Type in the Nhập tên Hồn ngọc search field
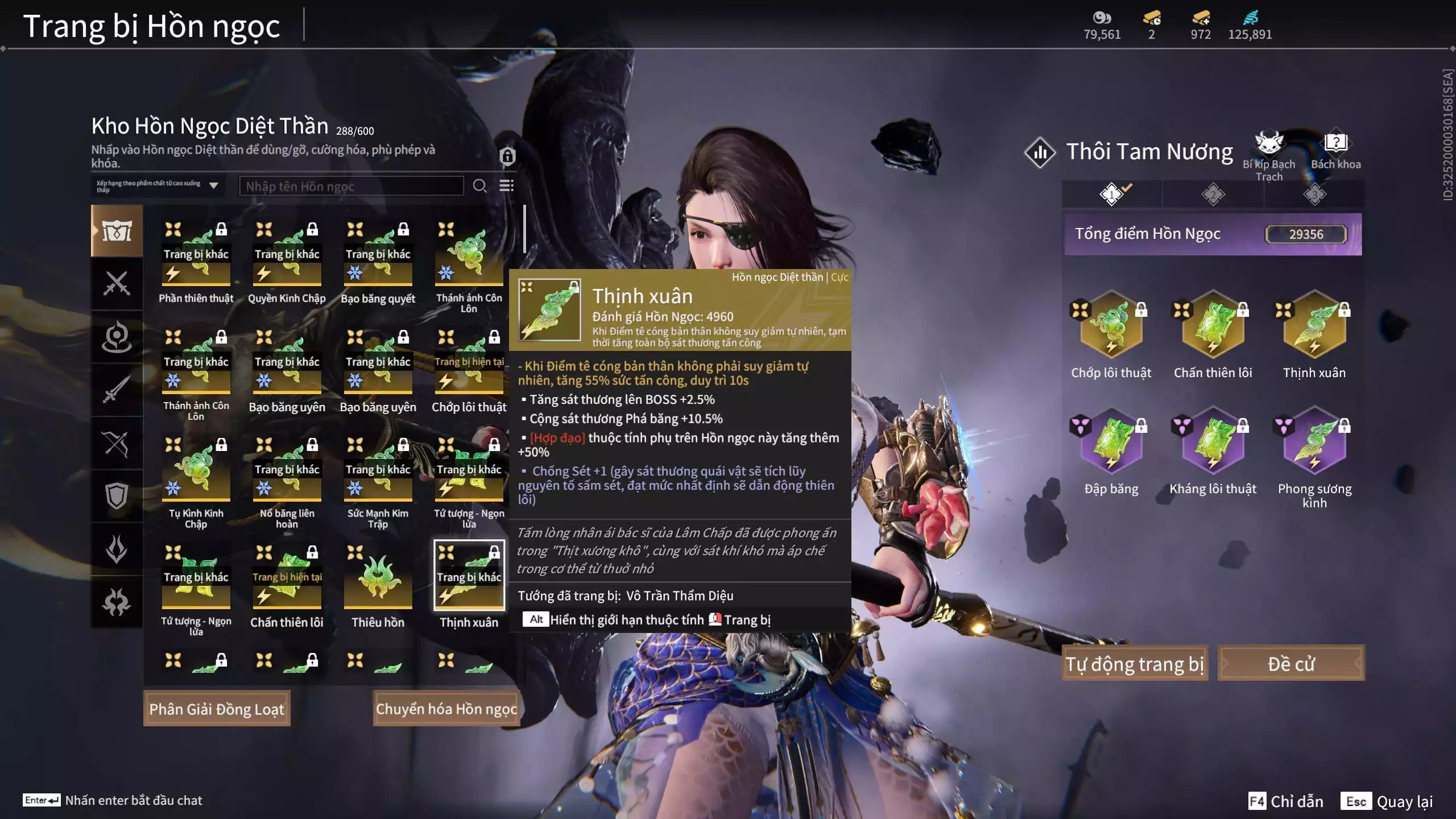This screenshot has height=819, width=1456. click(x=351, y=187)
